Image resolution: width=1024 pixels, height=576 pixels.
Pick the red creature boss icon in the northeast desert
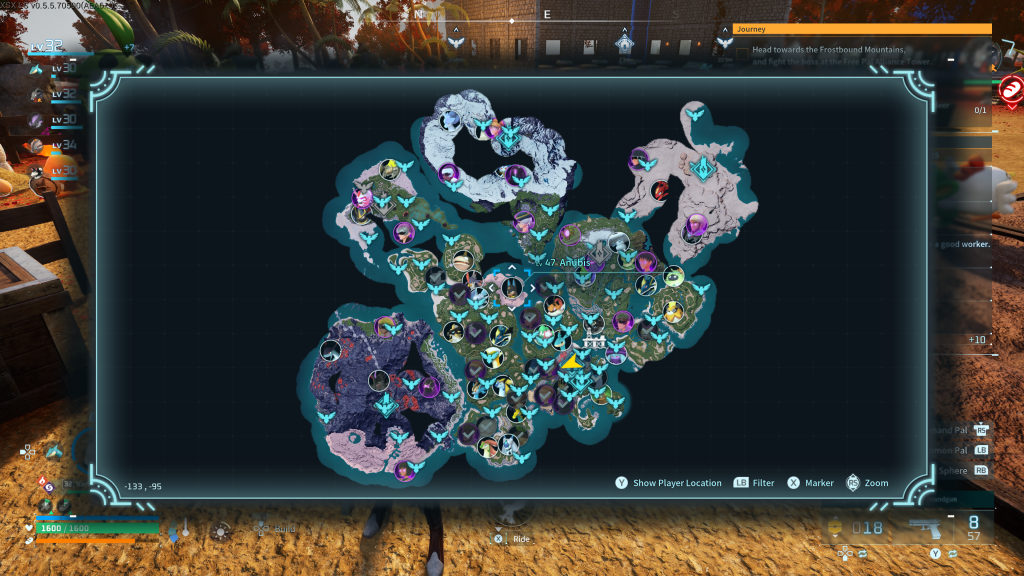(660, 189)
